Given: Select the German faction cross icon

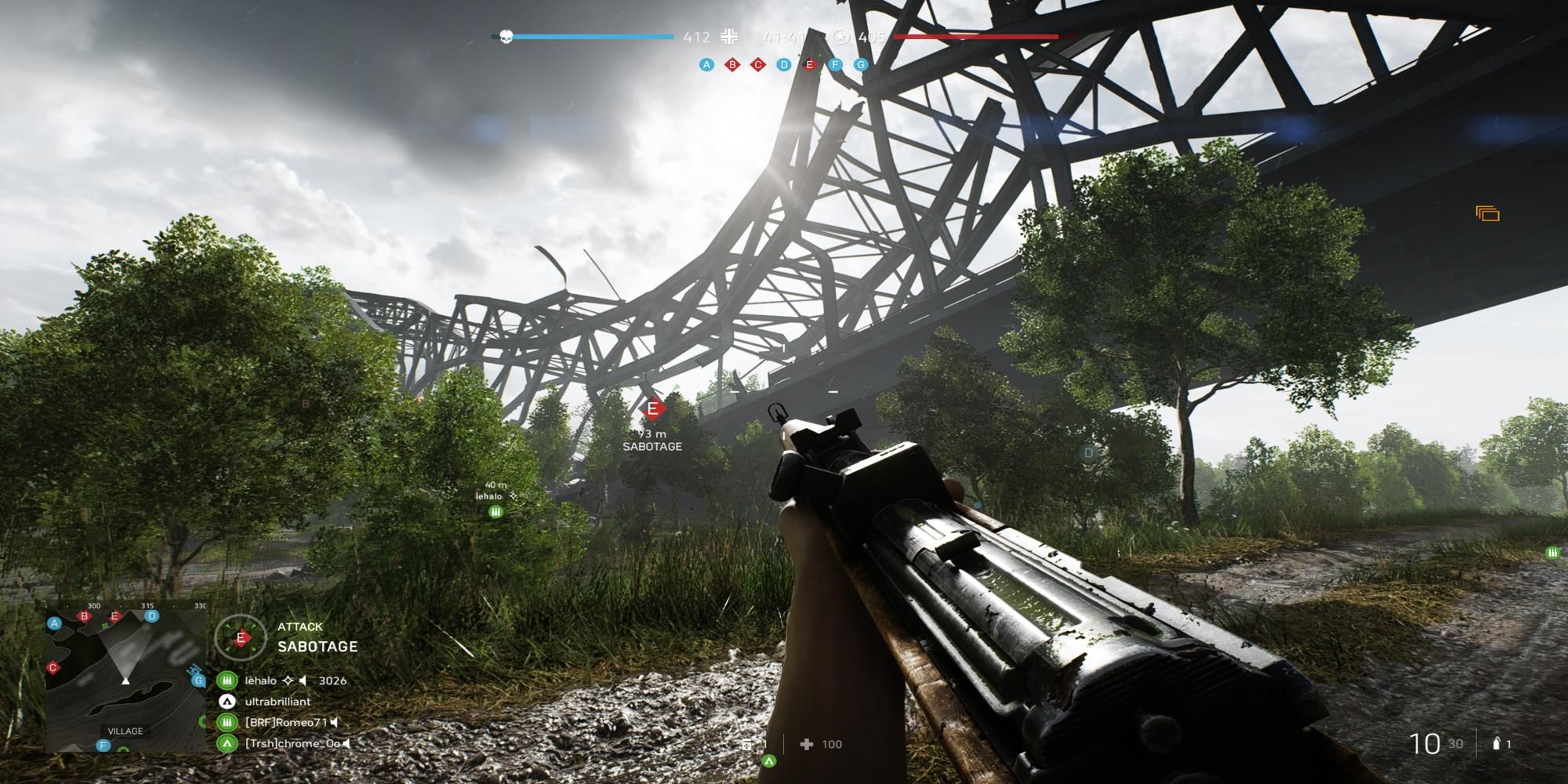Looking at the screenshot, I should (x=730, y=37).
